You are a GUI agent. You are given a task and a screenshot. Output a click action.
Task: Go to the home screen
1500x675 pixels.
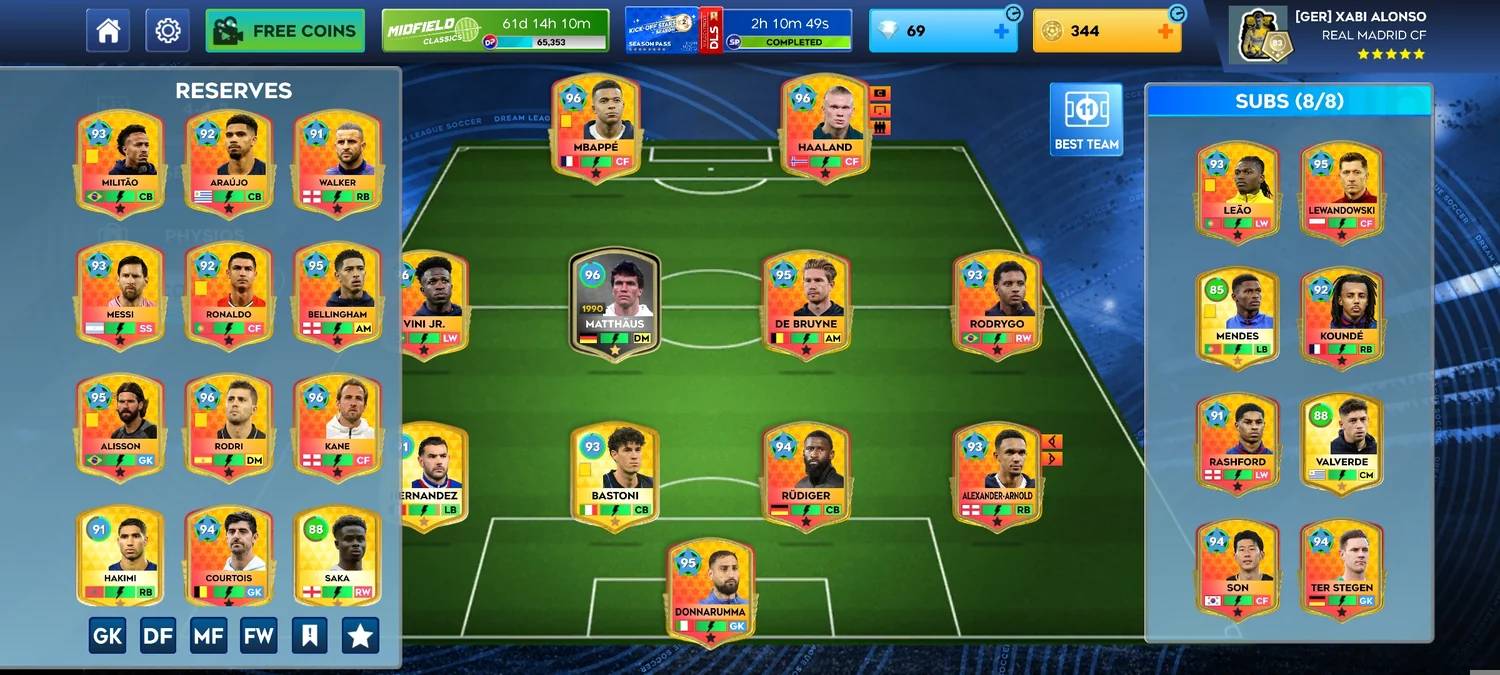point(108,31)
